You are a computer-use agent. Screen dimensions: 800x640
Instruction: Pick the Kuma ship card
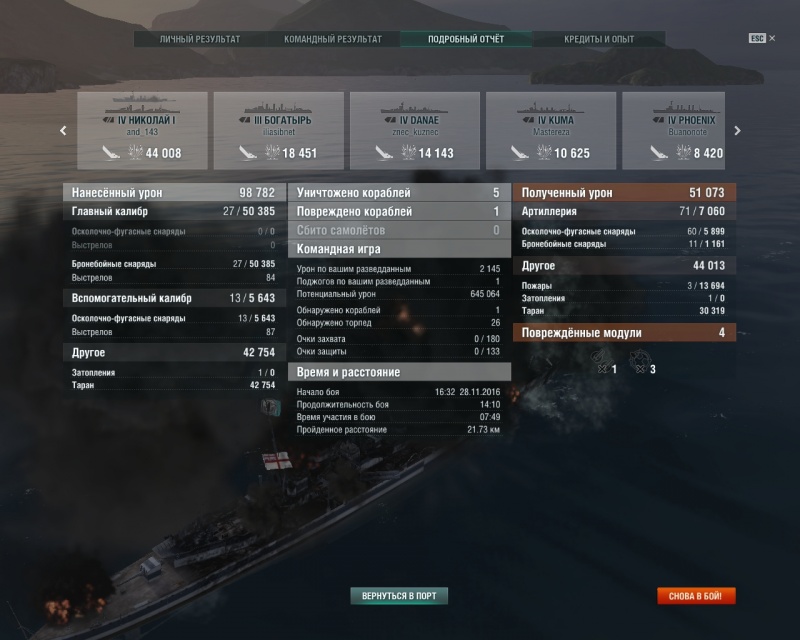pyautogui.click(x=551, y=130)
